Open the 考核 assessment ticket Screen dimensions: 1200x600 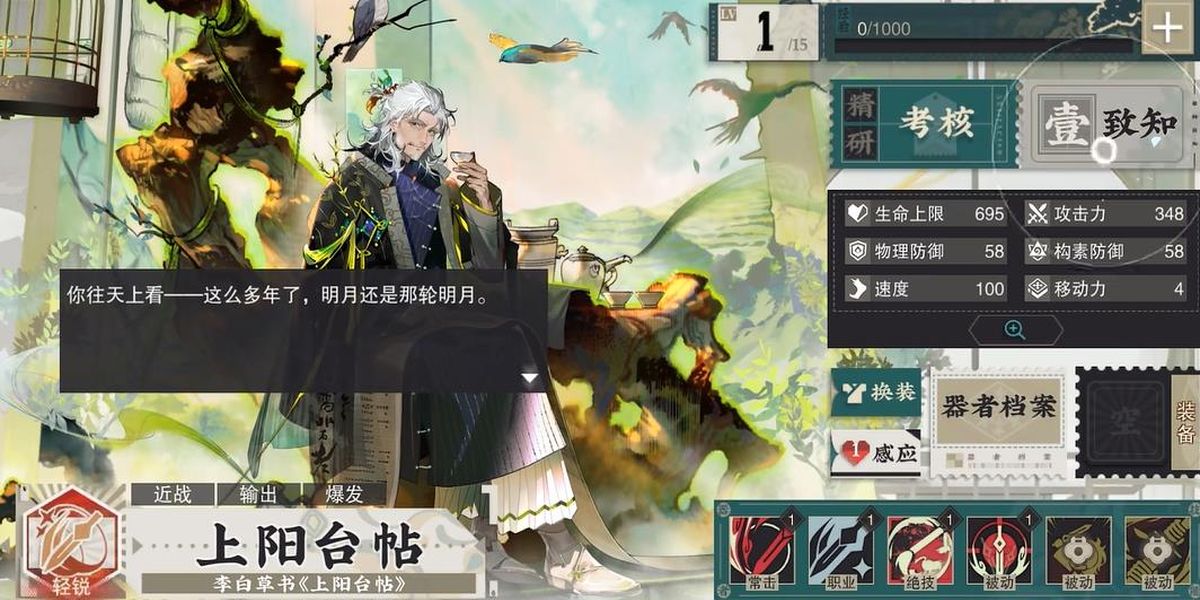tap(922, 124)
